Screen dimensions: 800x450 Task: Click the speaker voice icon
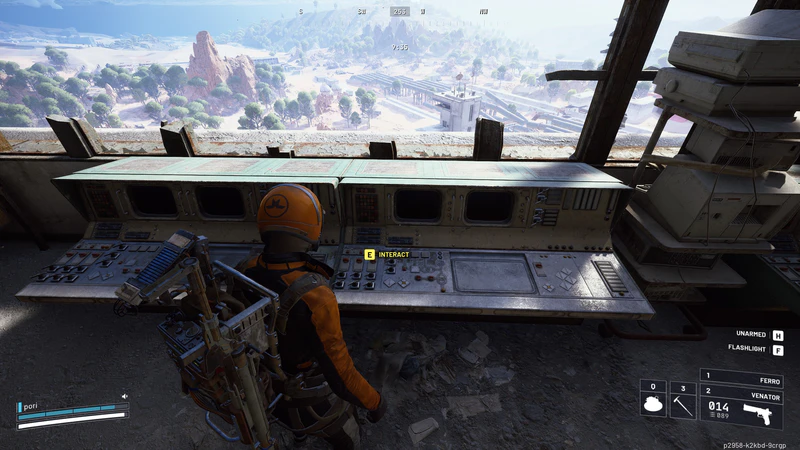125,396
